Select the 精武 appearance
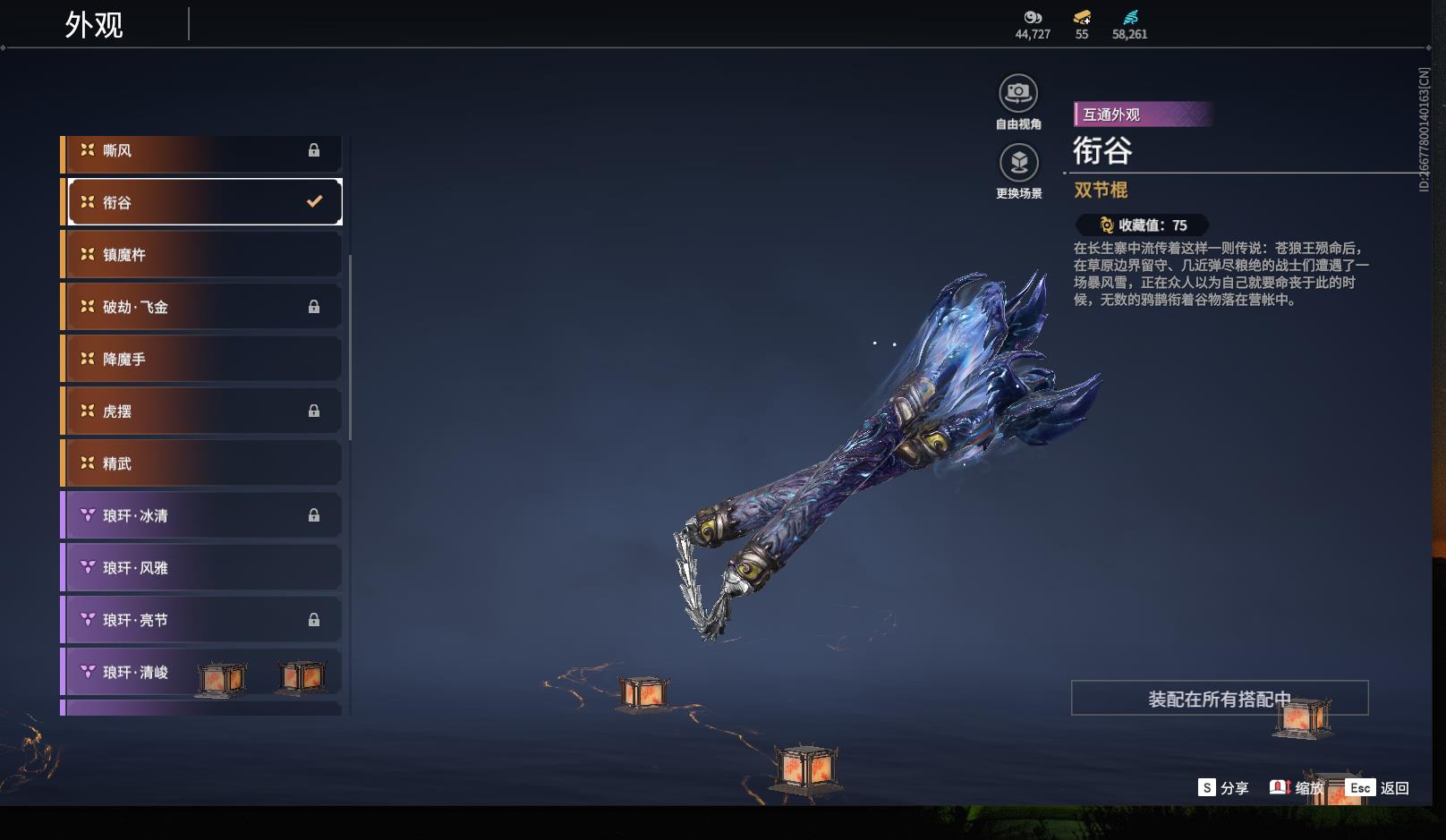Screen dimensions: 1446x840 pyautogui.click(x=201, y=463)
